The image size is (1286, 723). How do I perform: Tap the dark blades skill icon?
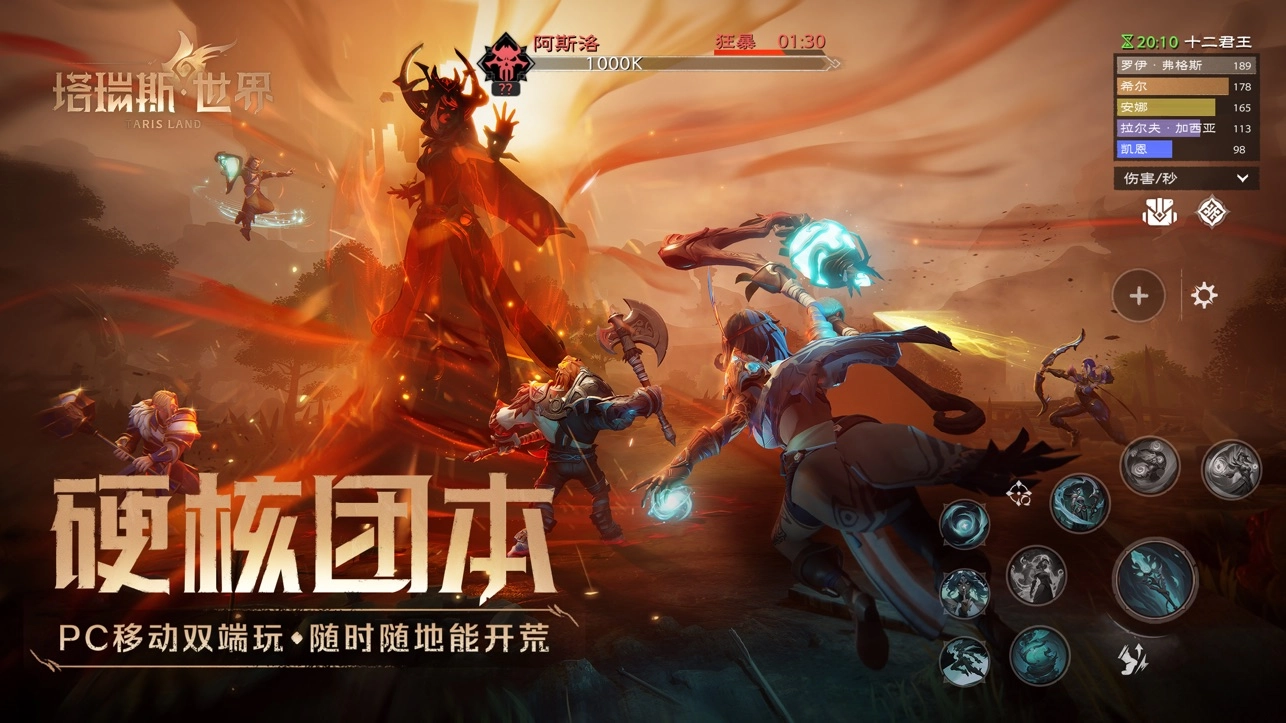click(962, 661)
